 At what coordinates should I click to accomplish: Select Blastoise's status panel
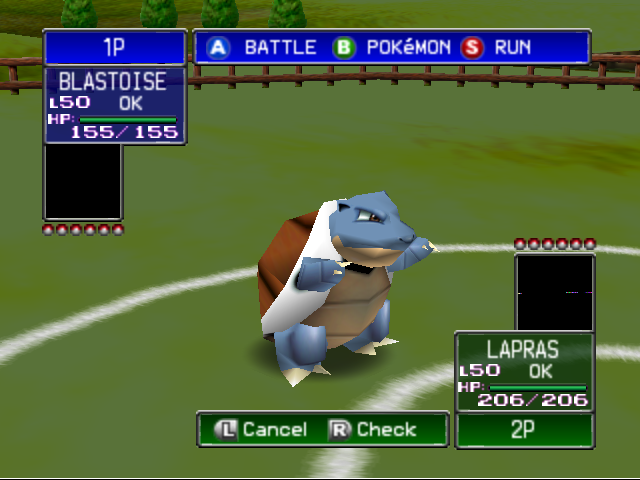pyautogui.click(x=115, y=105)
